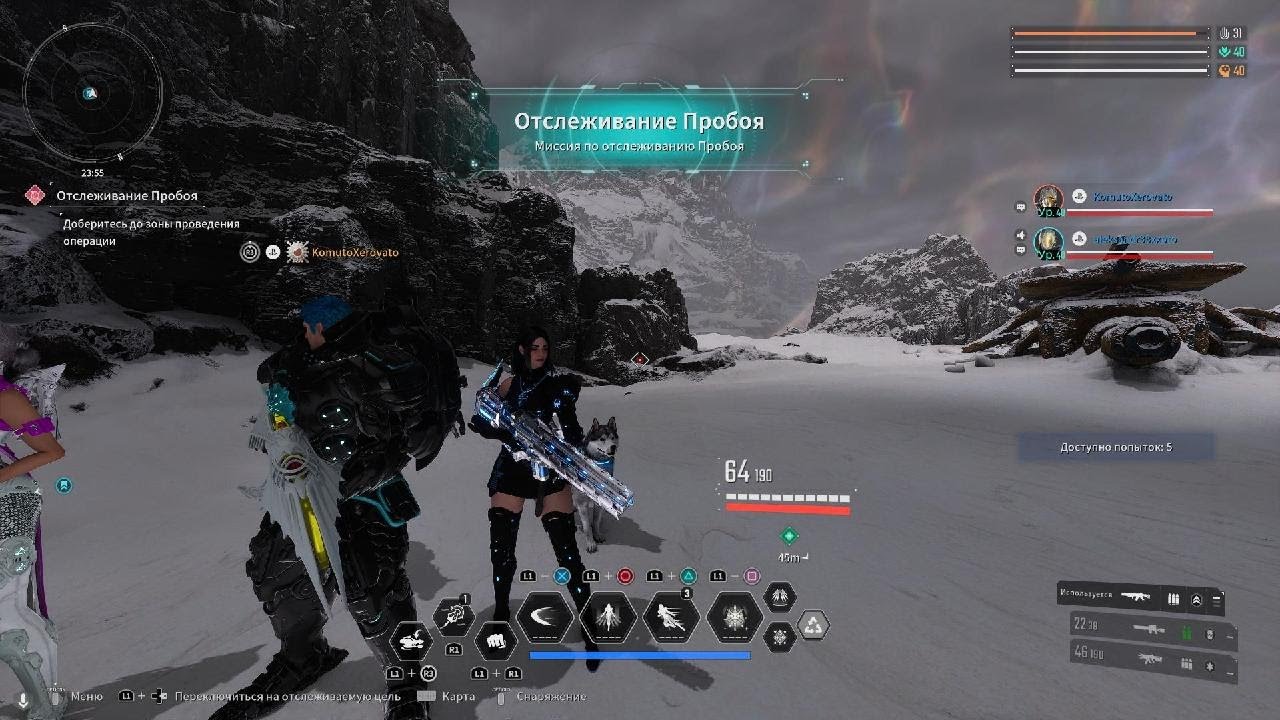Image resolution: width=1280 pixels, height=720 pixels.
Task: Select the small wings passive icon
Action: tap(780, 598)
